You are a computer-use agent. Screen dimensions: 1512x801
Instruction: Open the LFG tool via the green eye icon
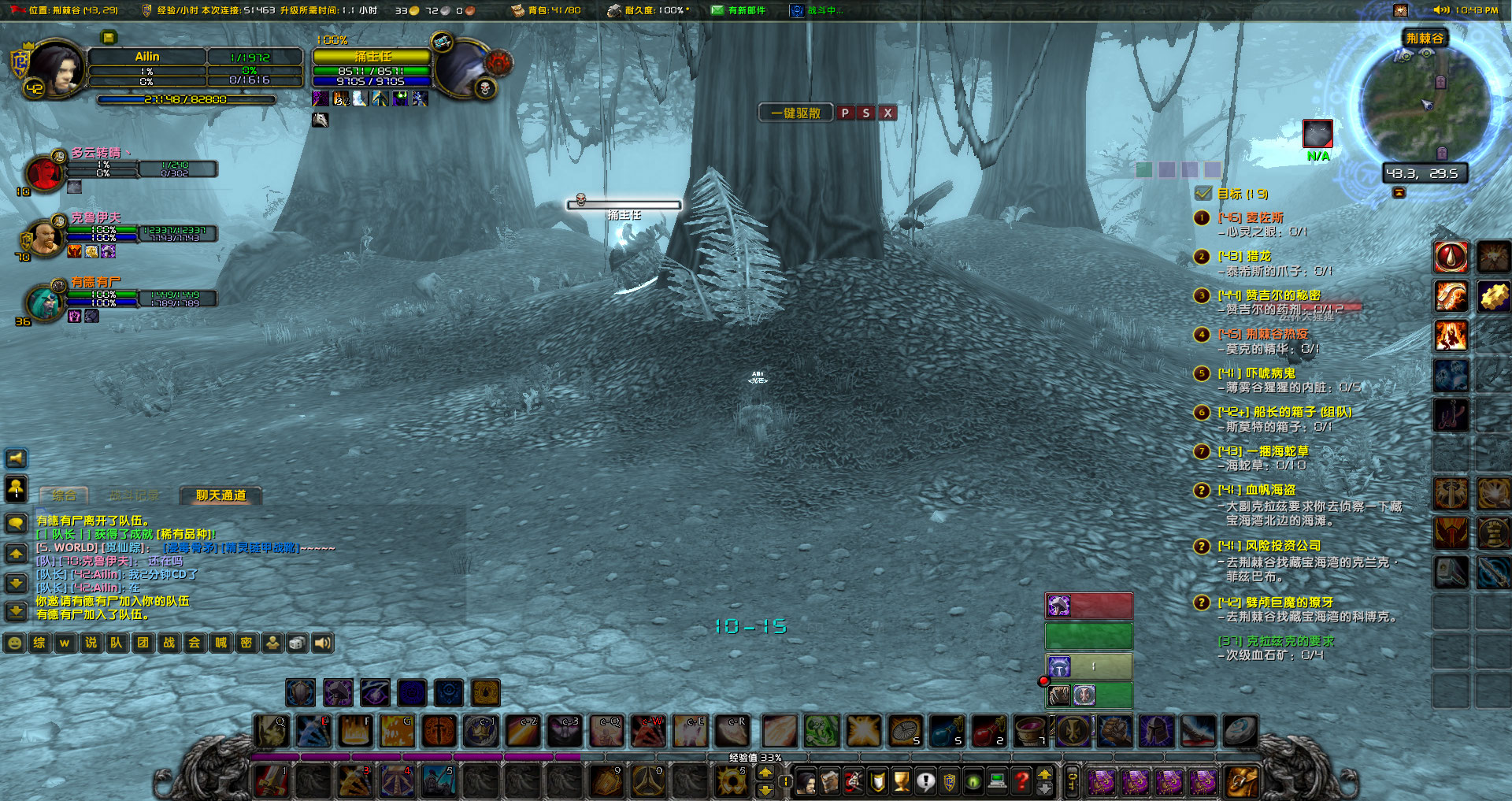(973, 780)
